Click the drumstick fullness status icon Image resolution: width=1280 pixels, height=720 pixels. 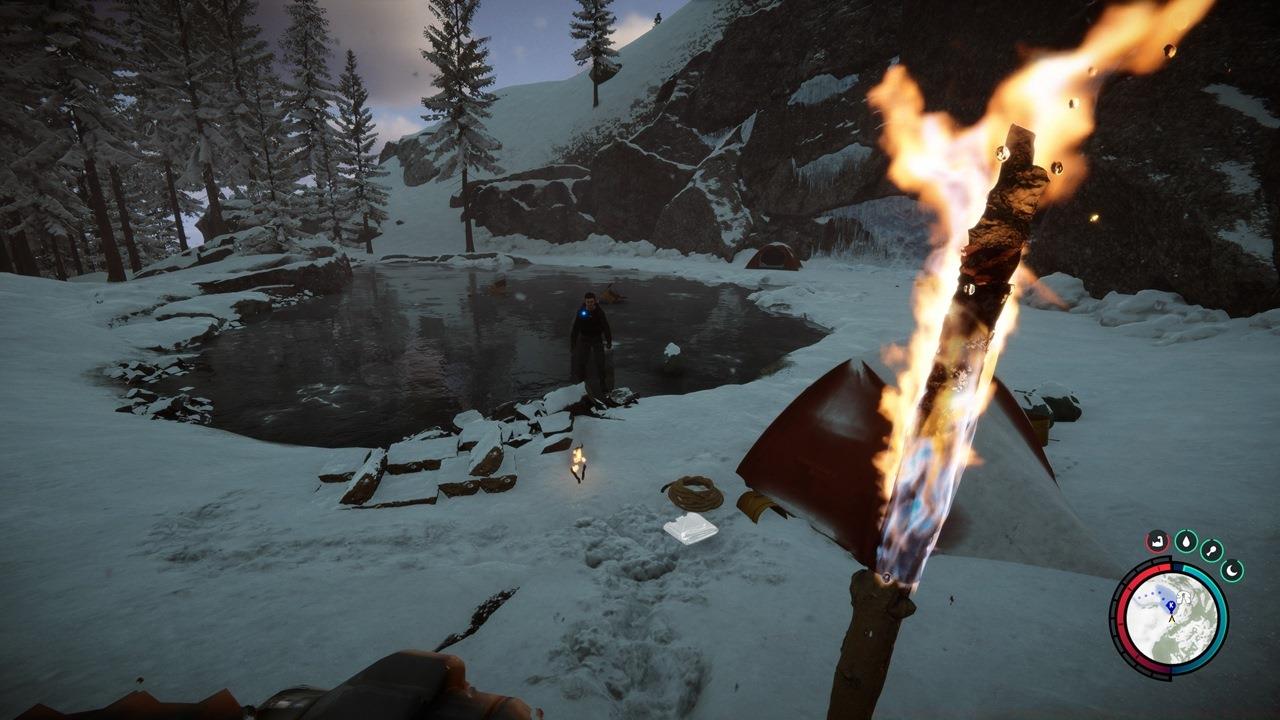(x=1211, y=549)
